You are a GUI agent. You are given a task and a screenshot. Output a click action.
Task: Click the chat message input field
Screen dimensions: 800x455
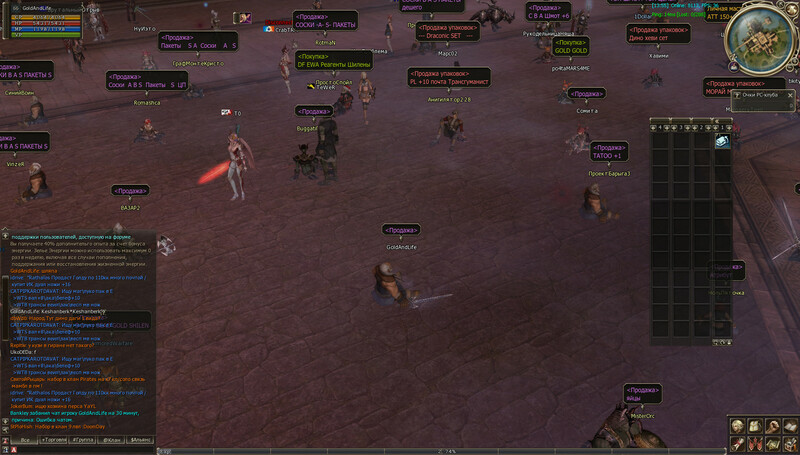tap(80, 450)
